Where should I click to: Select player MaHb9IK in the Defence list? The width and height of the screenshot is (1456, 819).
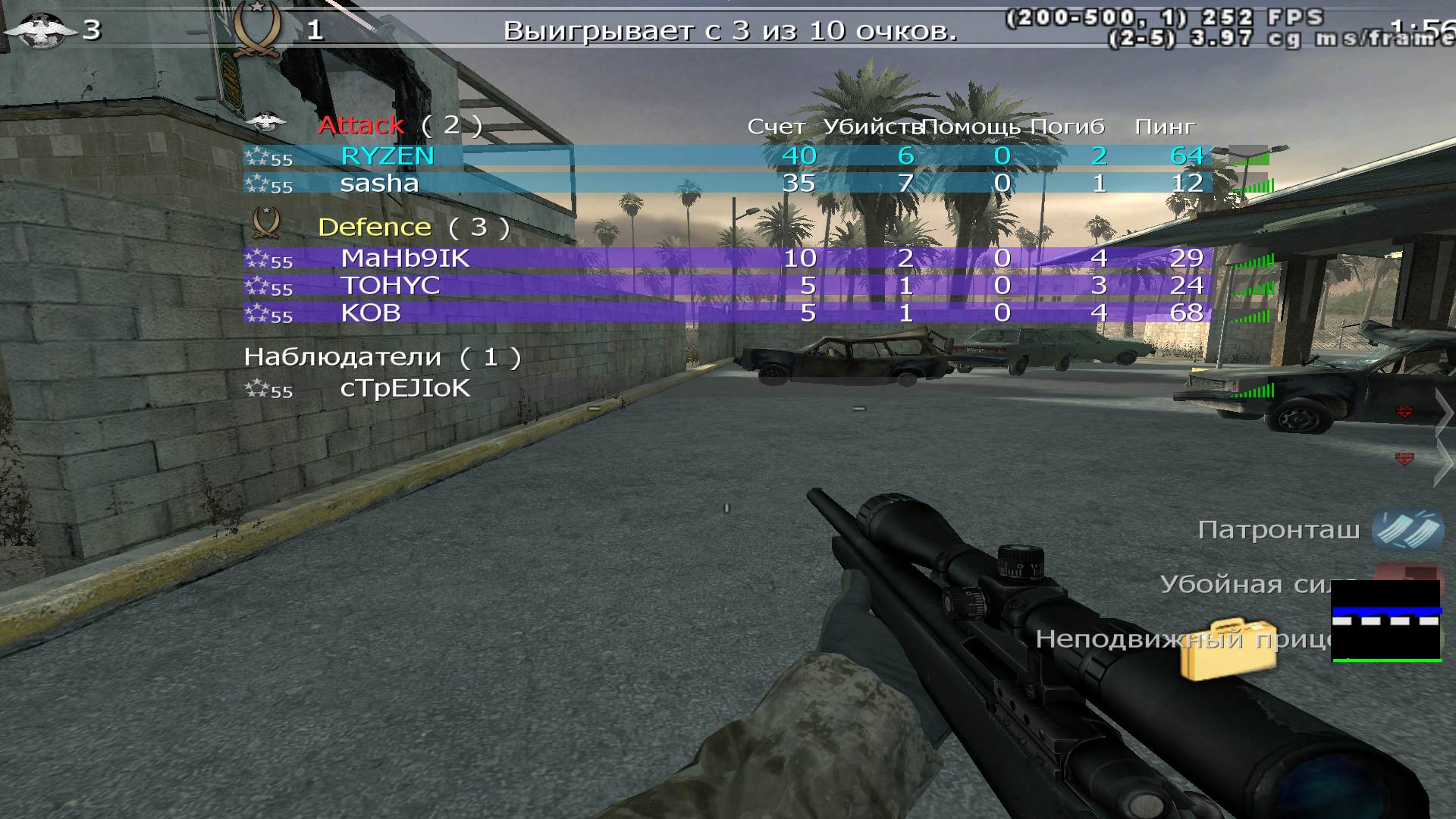pyautogui.click(x=405, y=259)
